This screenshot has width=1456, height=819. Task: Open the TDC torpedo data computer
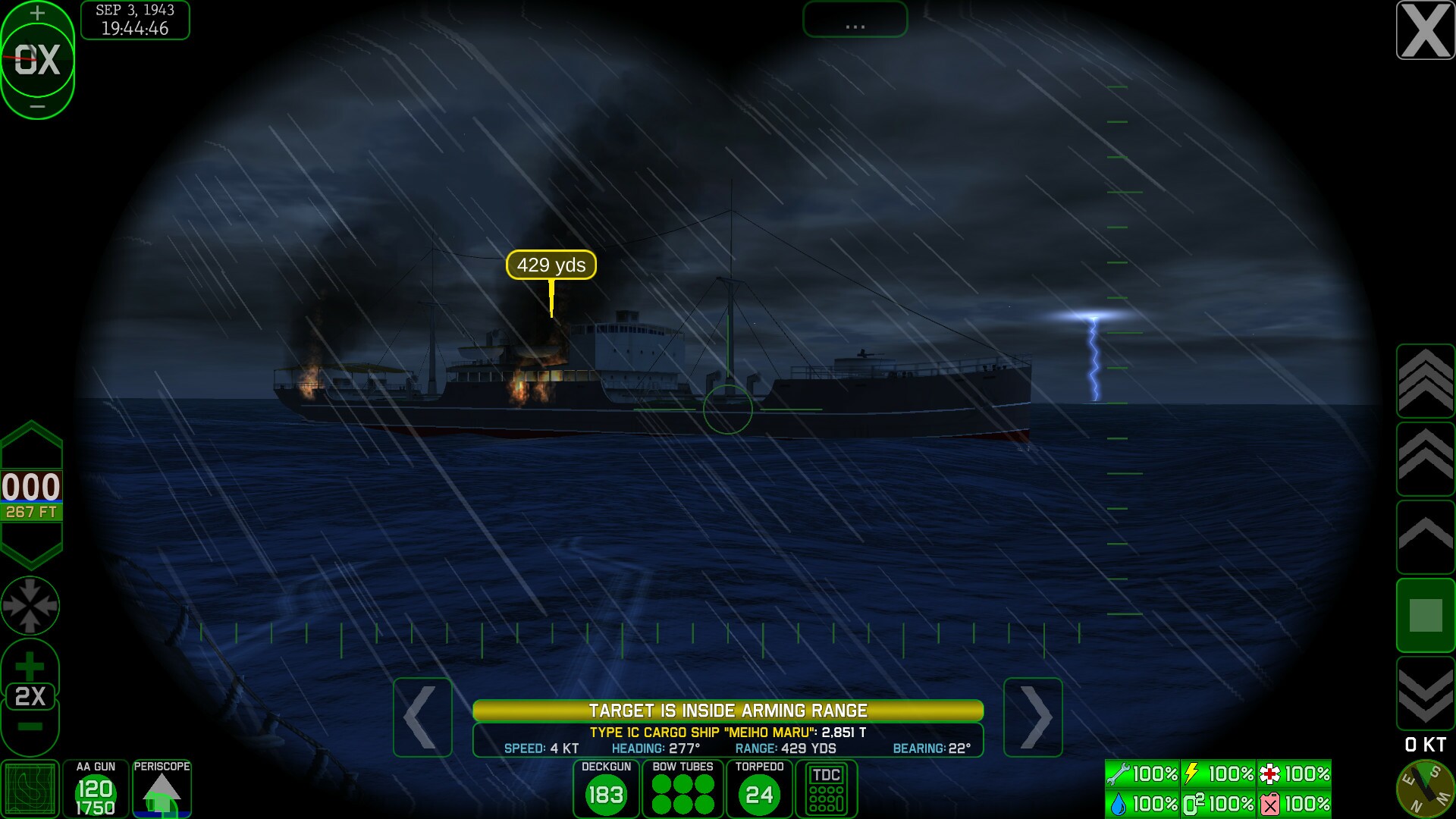(x=827, y=789)
